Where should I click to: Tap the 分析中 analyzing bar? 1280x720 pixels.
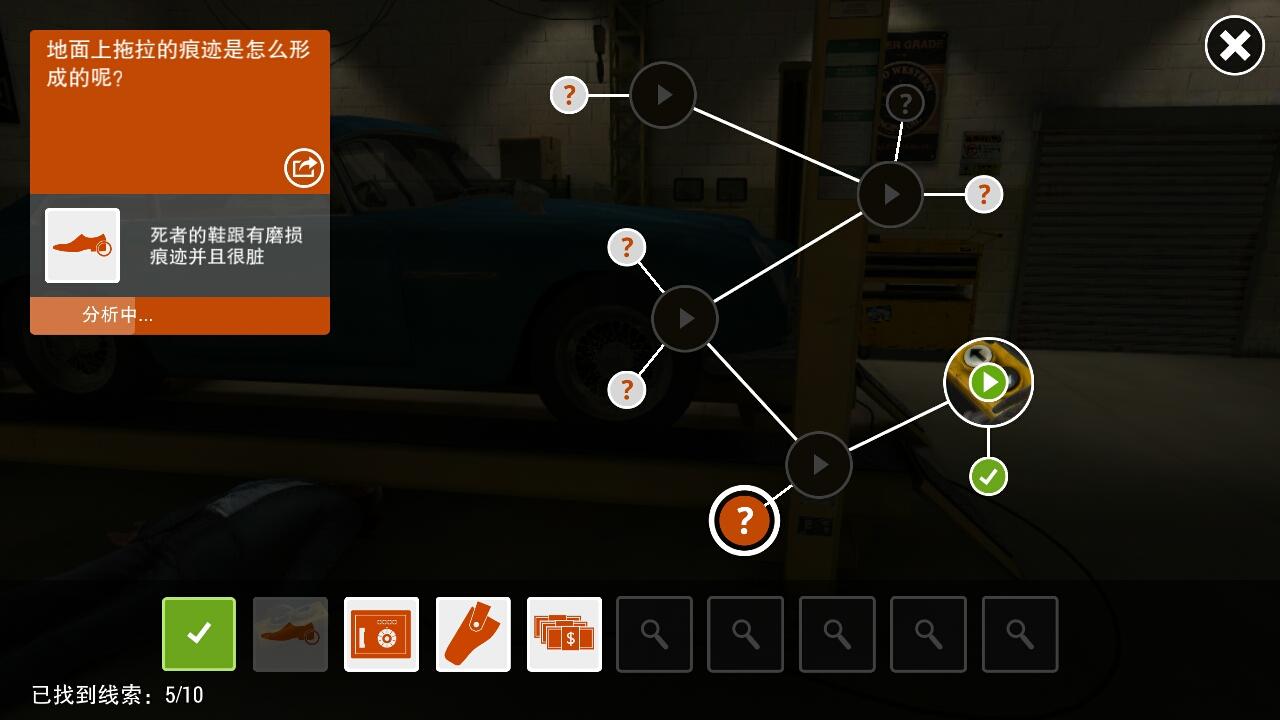[180, 315]
